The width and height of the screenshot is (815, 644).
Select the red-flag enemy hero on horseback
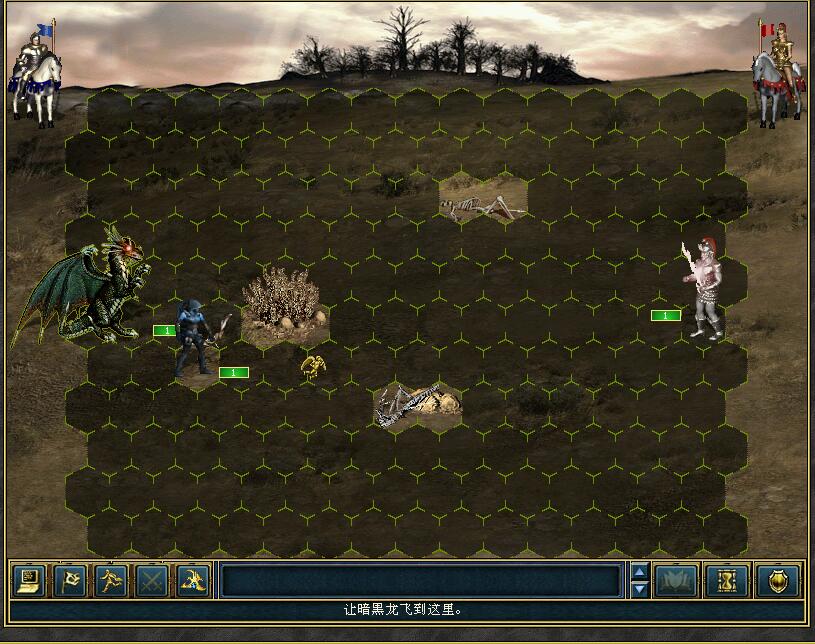[x=778, y=75]
